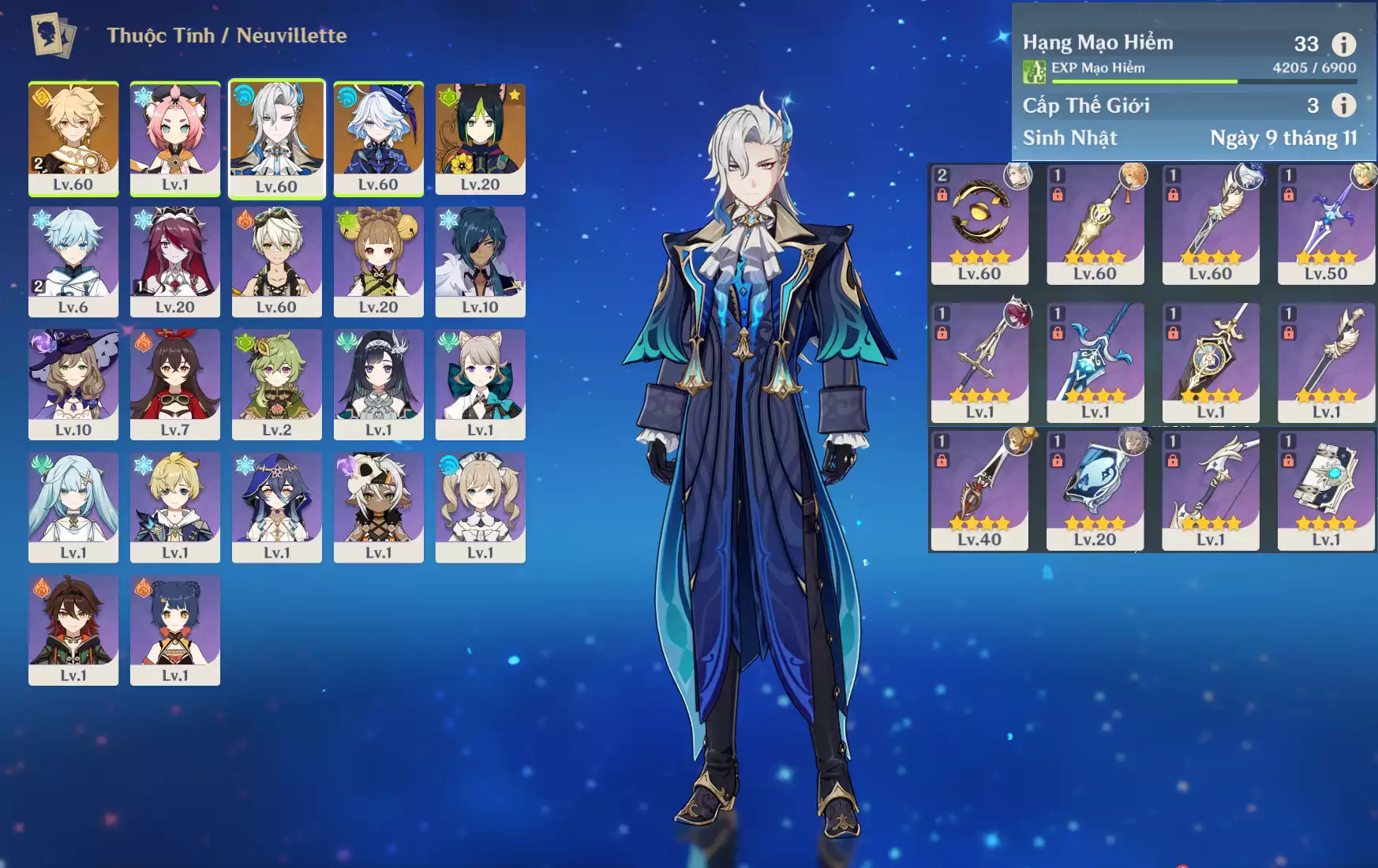This screenshot has height=868, width=1378.
Task: Select Bennett's Lv.60 card
Action: (x=276, y=261)
